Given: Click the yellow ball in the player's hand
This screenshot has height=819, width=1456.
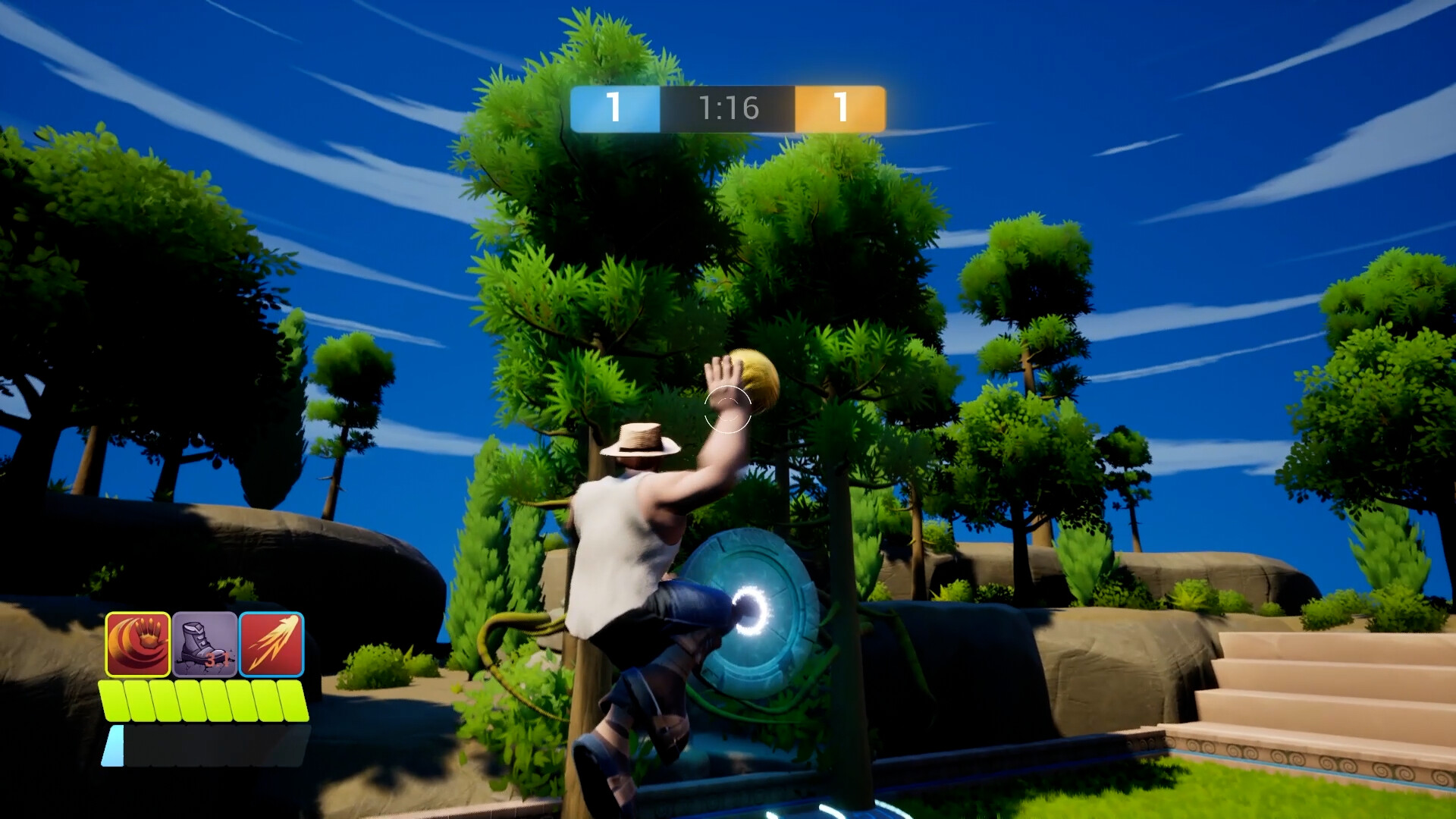Looking at the screenshot, I should coord(753,381).
